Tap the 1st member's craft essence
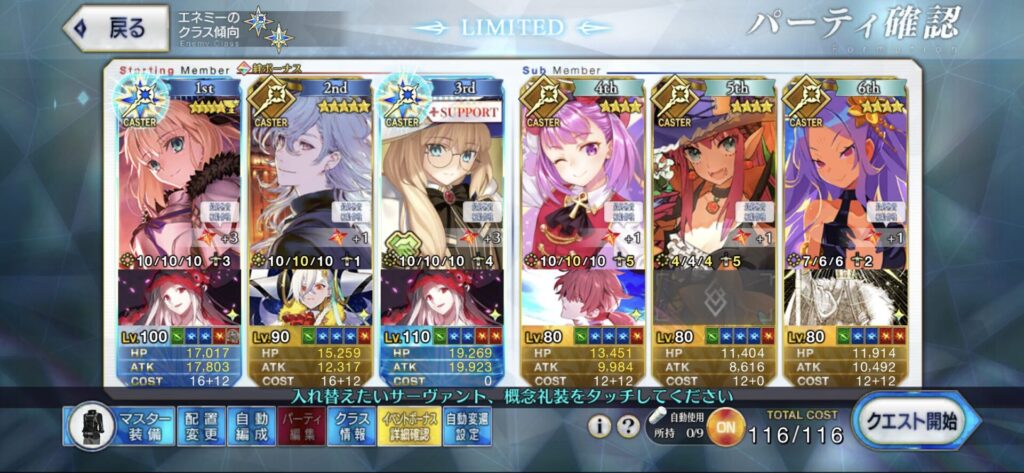The width and height of the screenshot is (1024, 473). 177,298
